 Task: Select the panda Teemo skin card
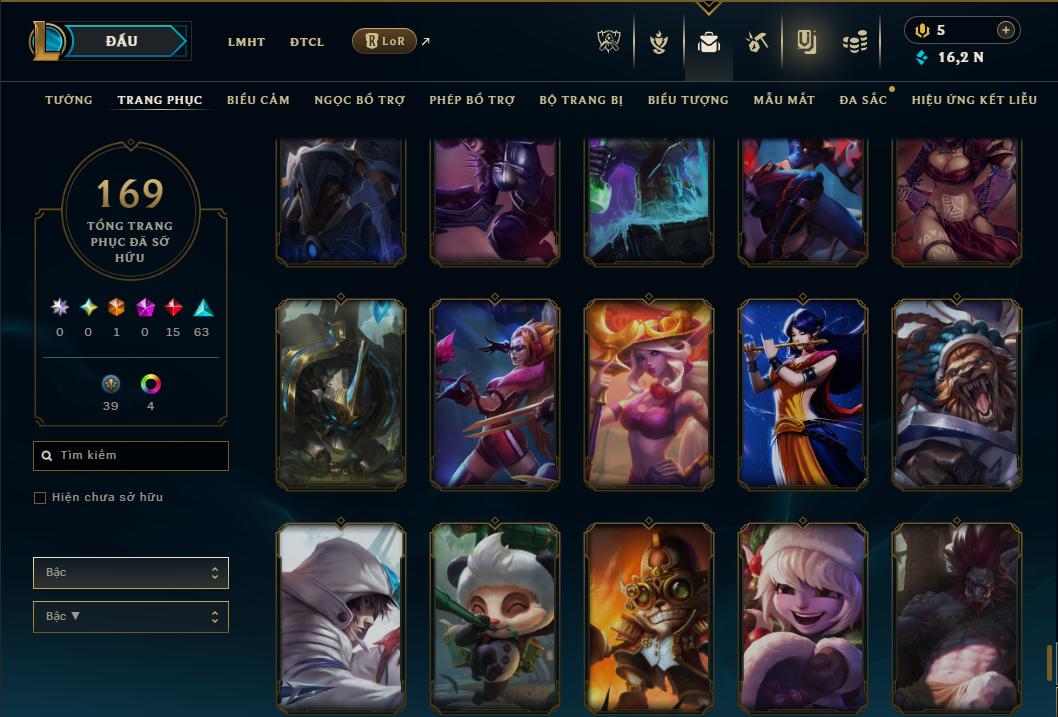(495, 615)
